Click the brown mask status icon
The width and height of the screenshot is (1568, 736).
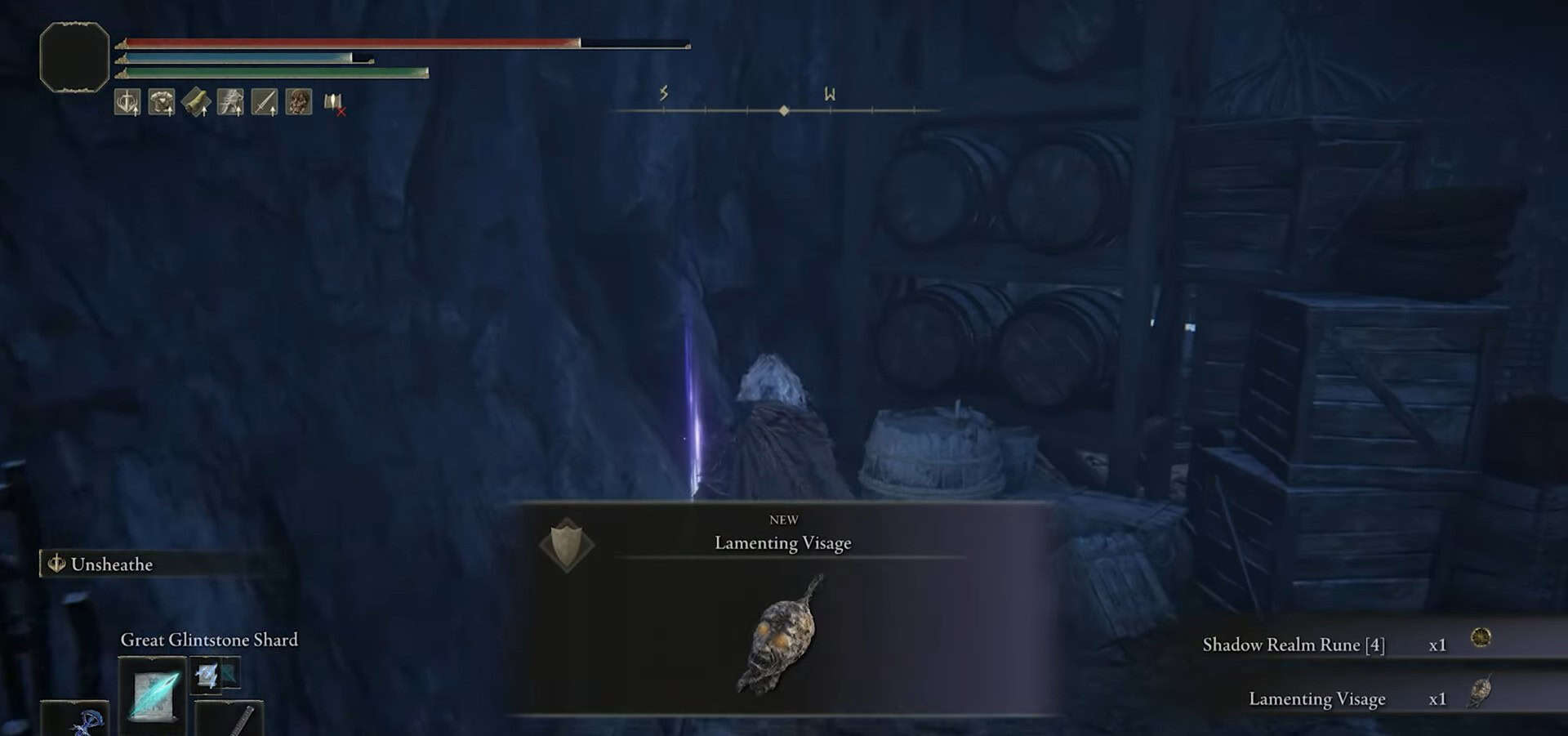click(x=299, y=102)
